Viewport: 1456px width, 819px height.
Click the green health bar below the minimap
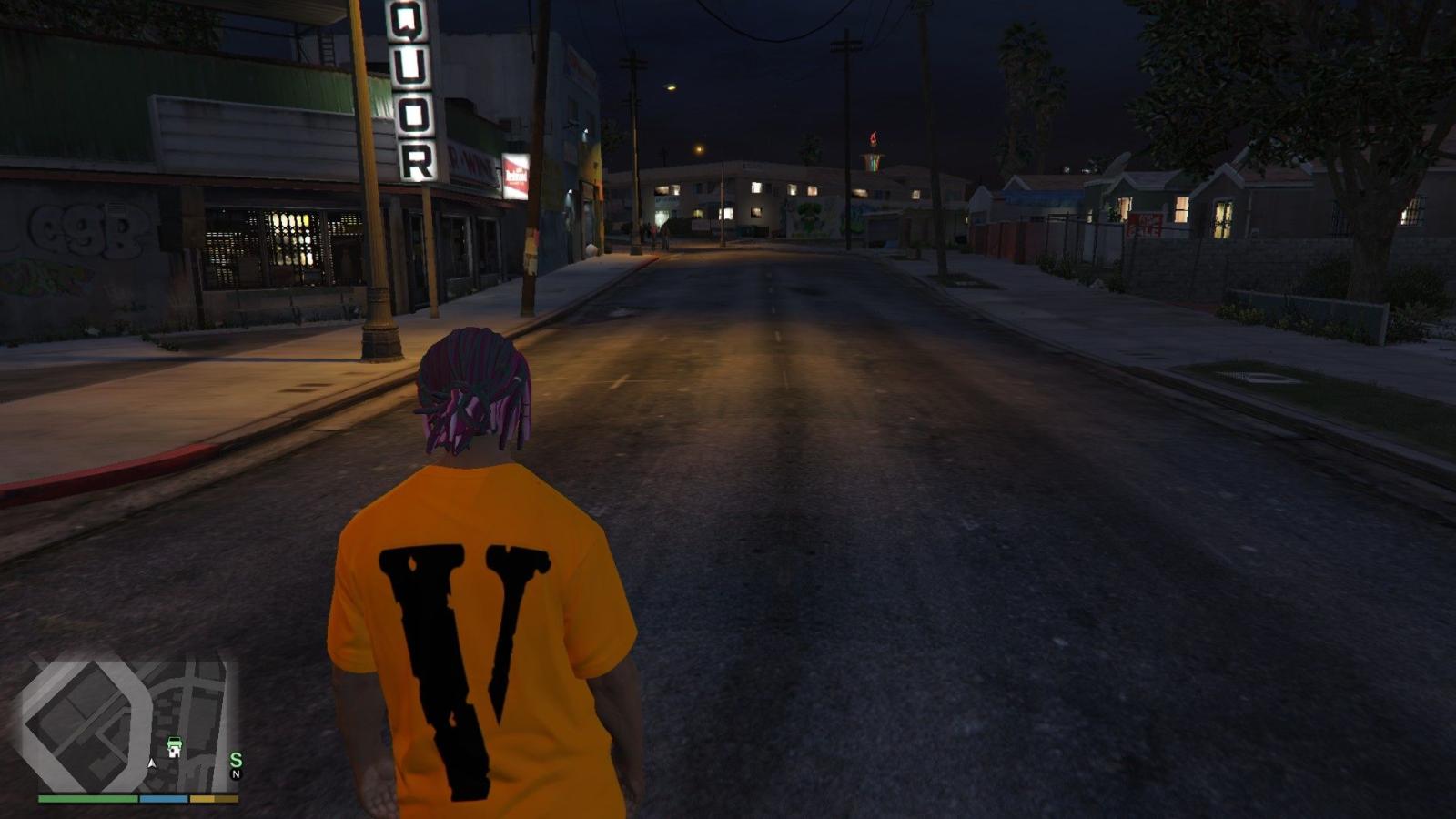[x=86, y=798]
